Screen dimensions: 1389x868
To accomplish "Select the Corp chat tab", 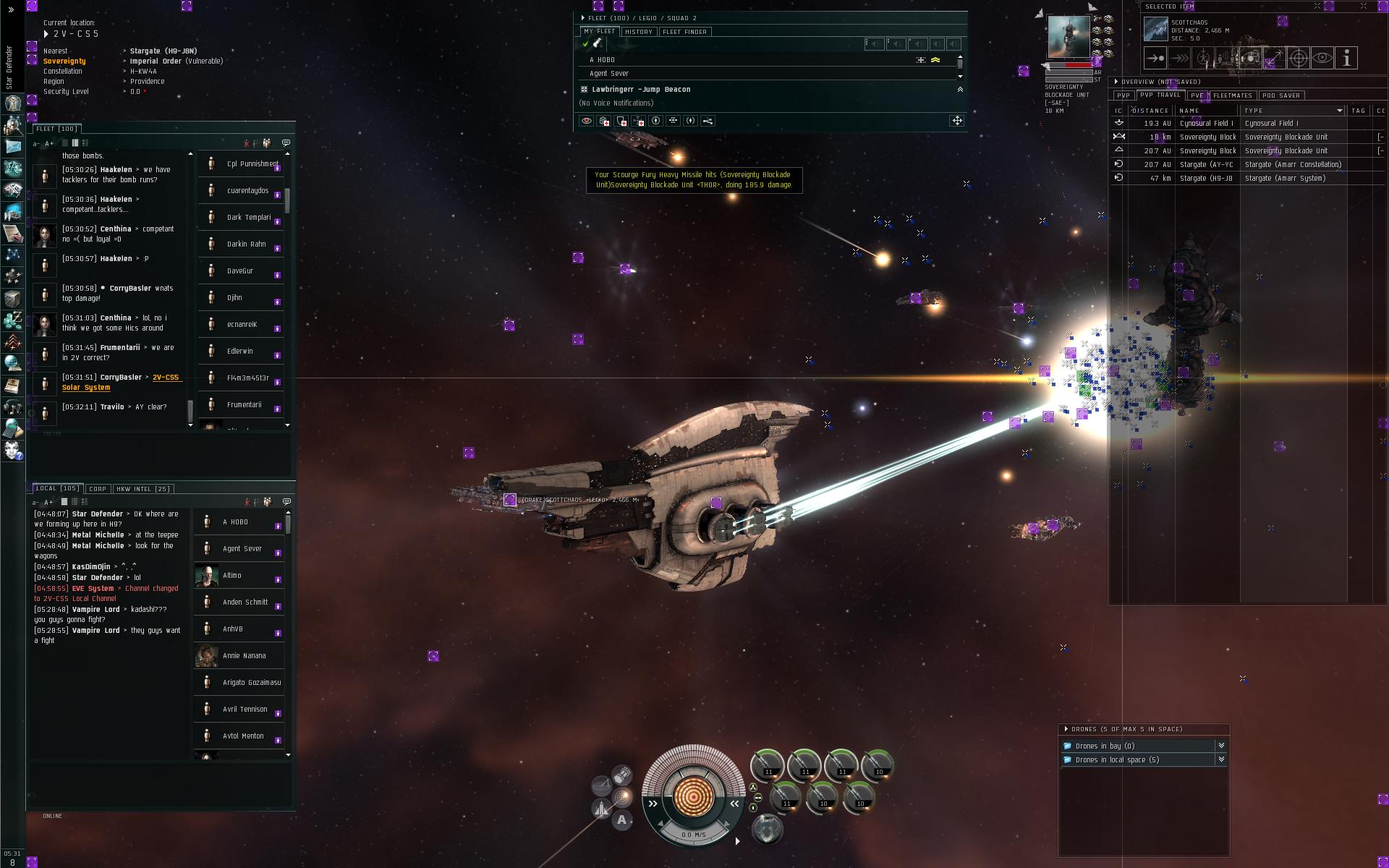I will coord(98,489).
